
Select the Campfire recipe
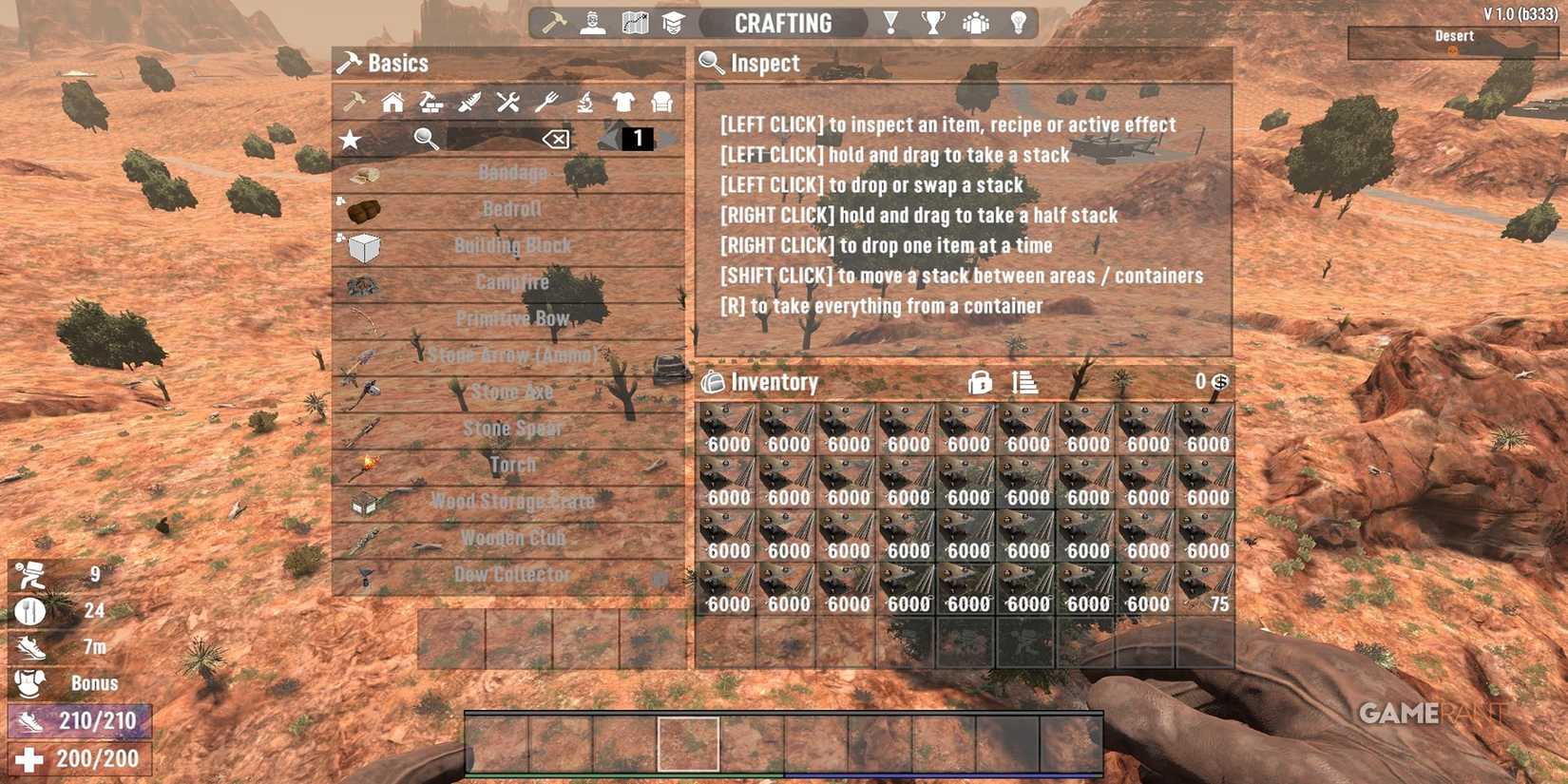tap(512, 281)
